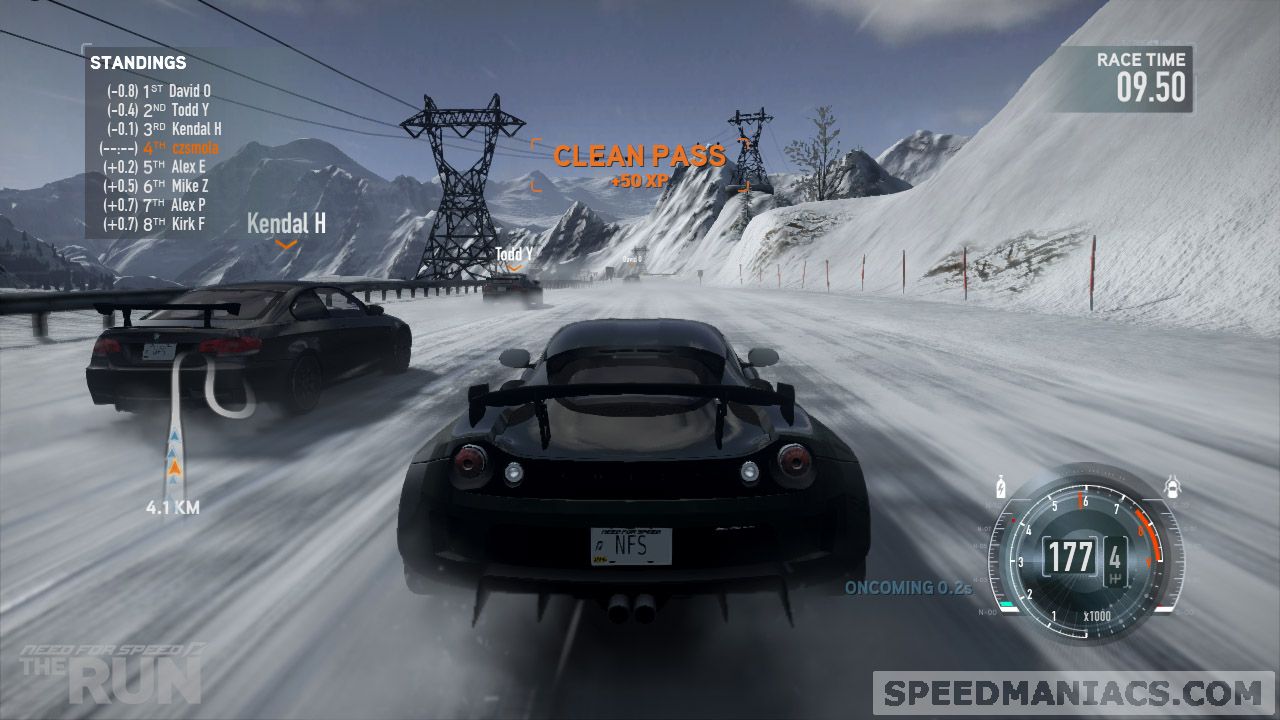Image resolution: width=1280 pixels, height=720 pixels.
Task: Pick Mike Z's sixth-place row
Action: pos(156,186)
